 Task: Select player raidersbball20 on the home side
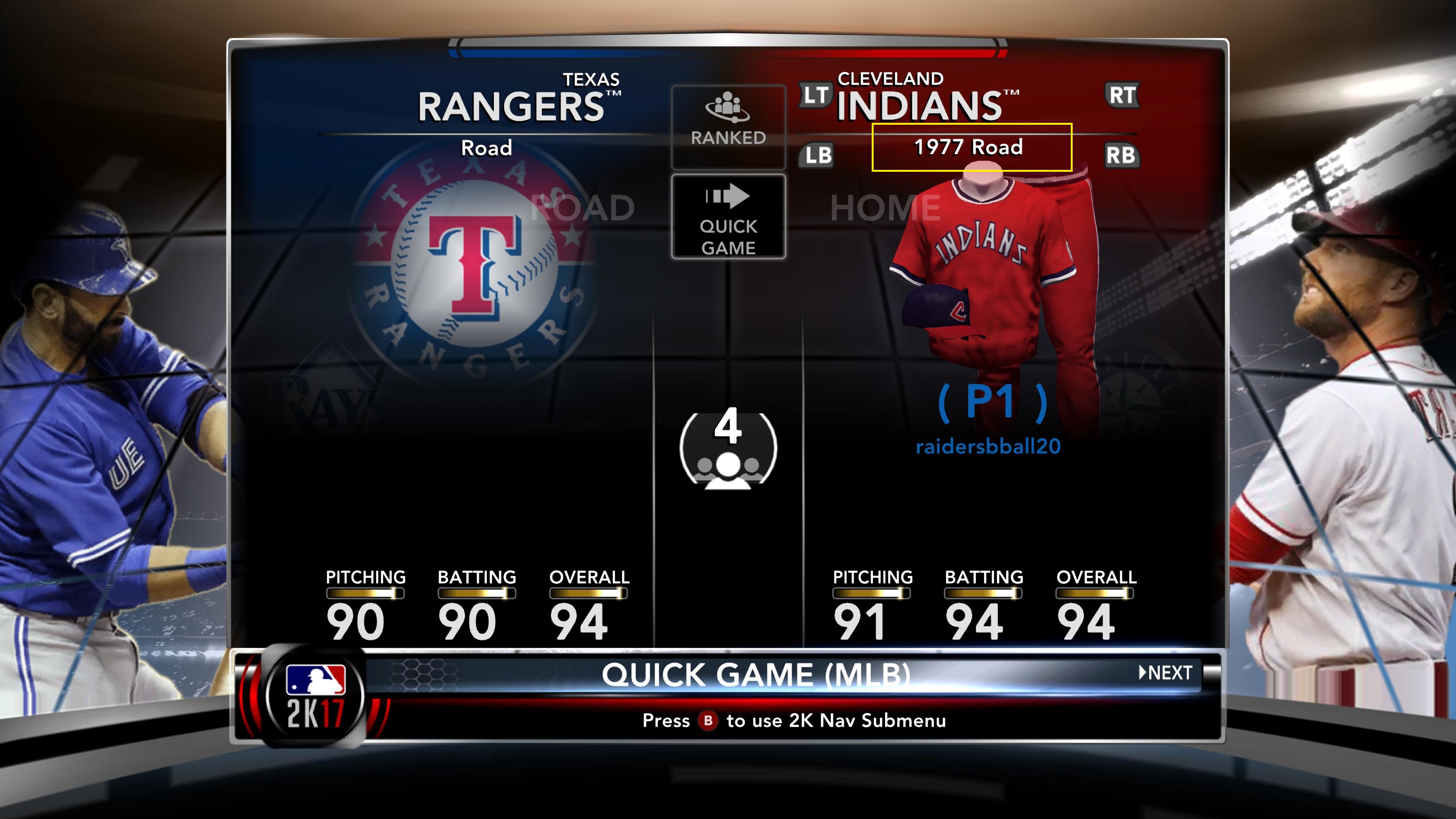tap(988, 447)
